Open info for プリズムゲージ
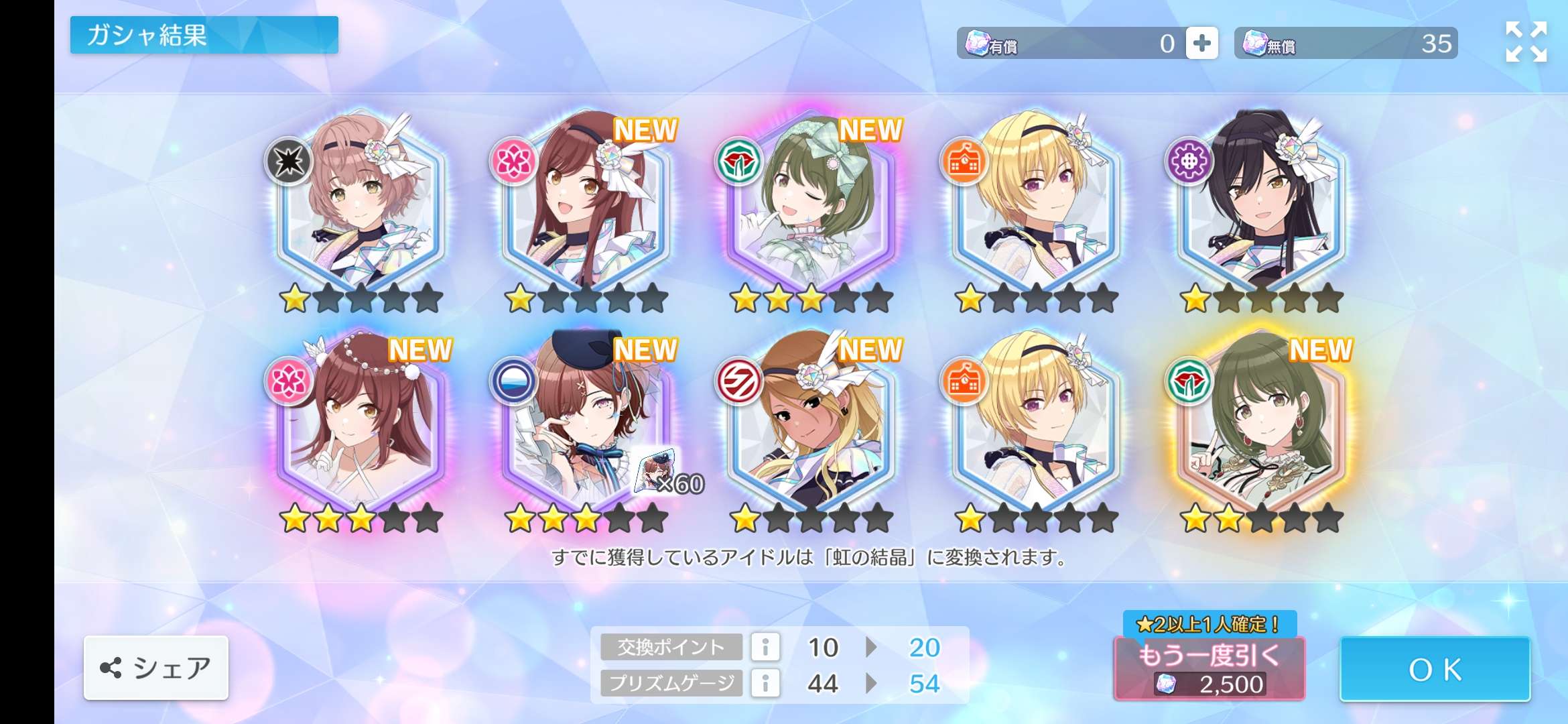 [x=765, y=683]
